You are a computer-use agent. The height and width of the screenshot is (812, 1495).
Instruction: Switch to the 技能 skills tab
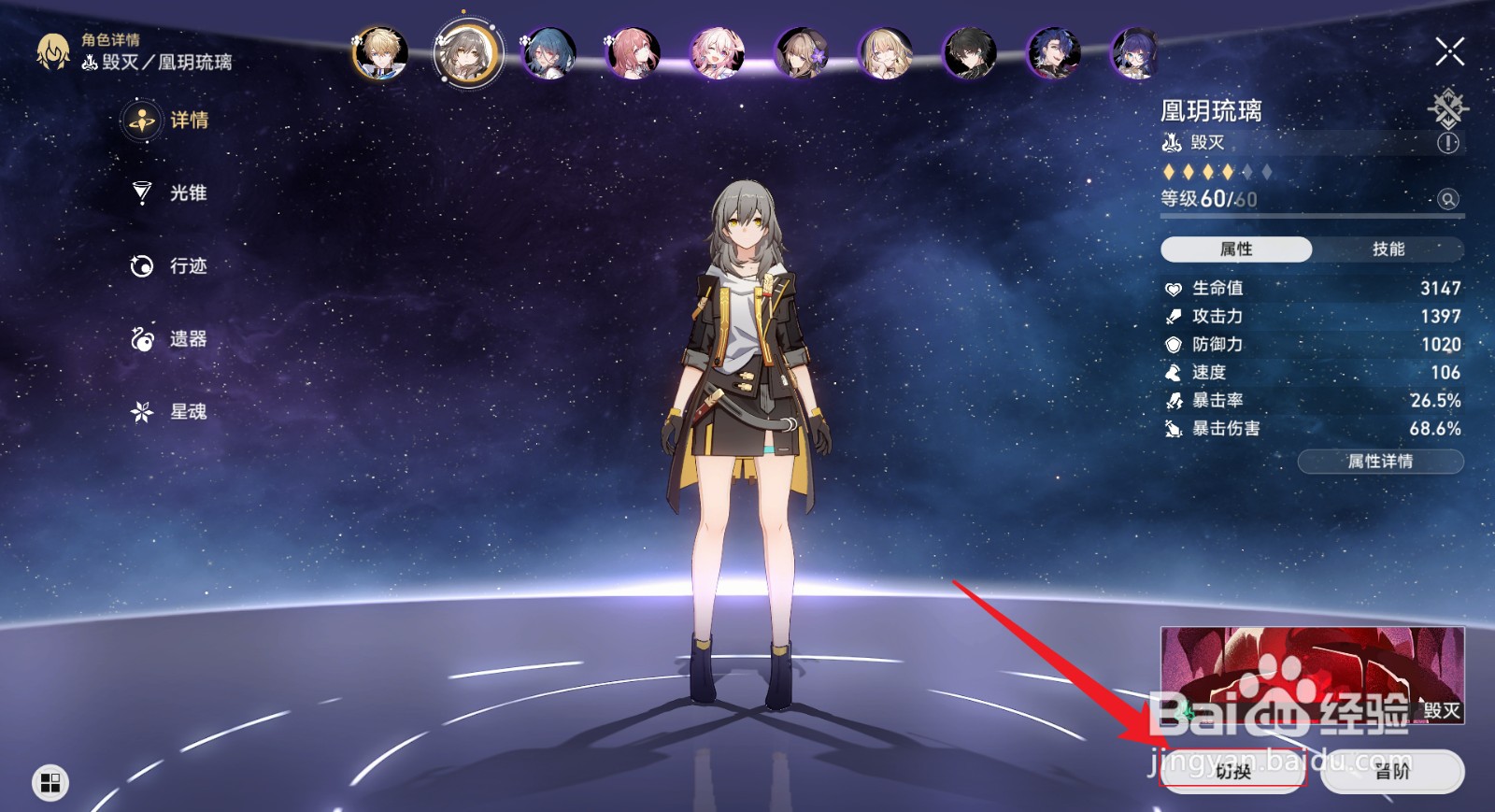(x=1387, y=249)
